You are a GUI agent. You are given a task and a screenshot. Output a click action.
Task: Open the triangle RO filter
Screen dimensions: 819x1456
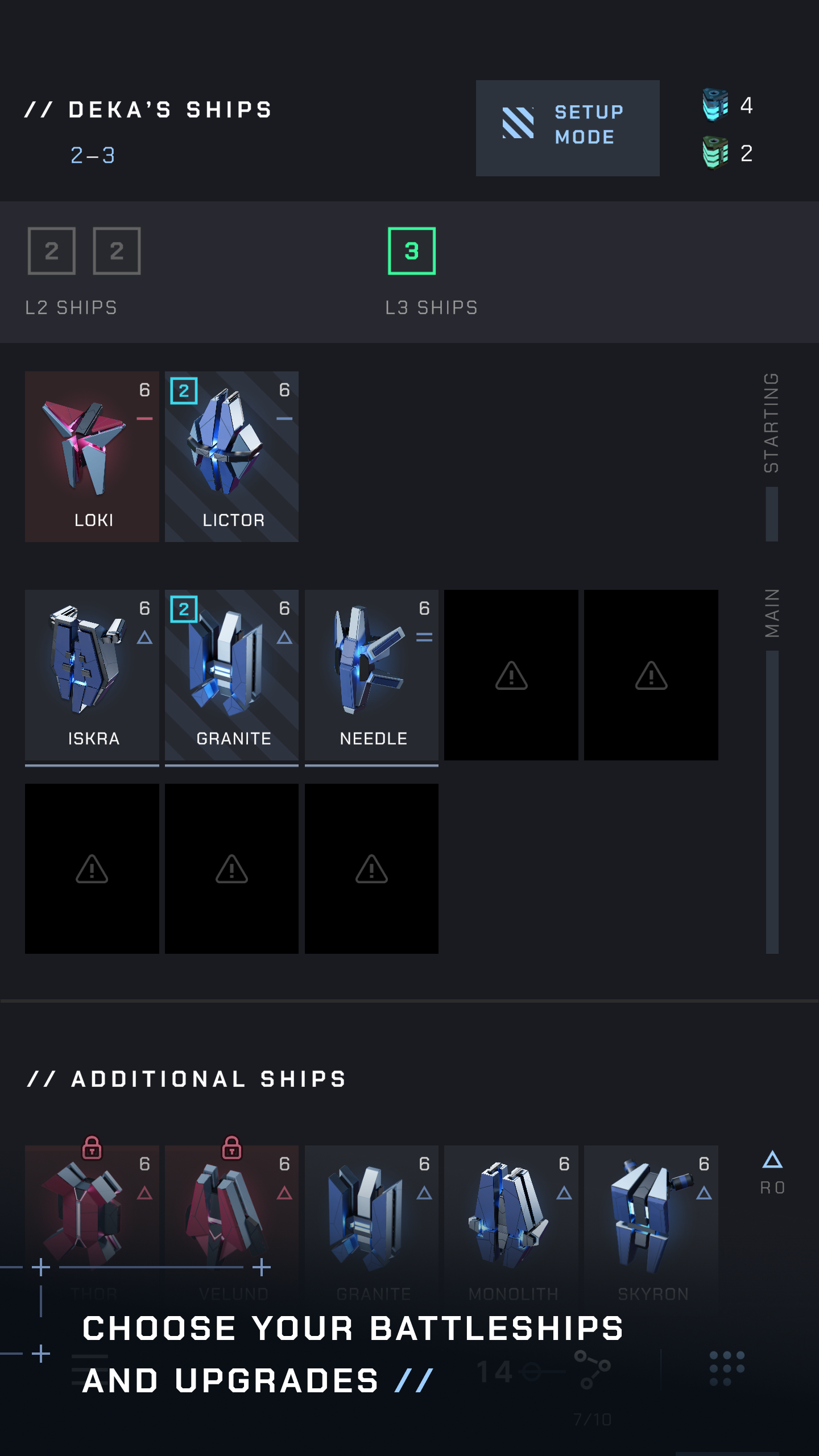pyautogui.click(x=772, y=1172)
